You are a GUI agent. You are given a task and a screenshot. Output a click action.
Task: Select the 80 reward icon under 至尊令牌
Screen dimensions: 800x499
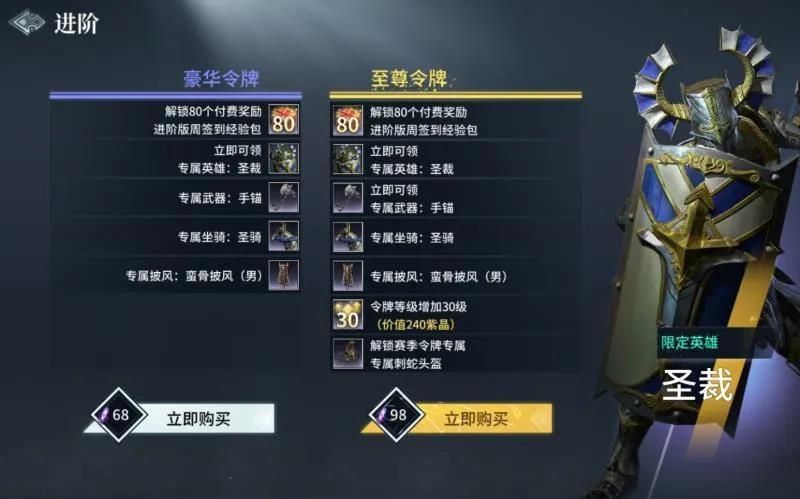(348, 120)
